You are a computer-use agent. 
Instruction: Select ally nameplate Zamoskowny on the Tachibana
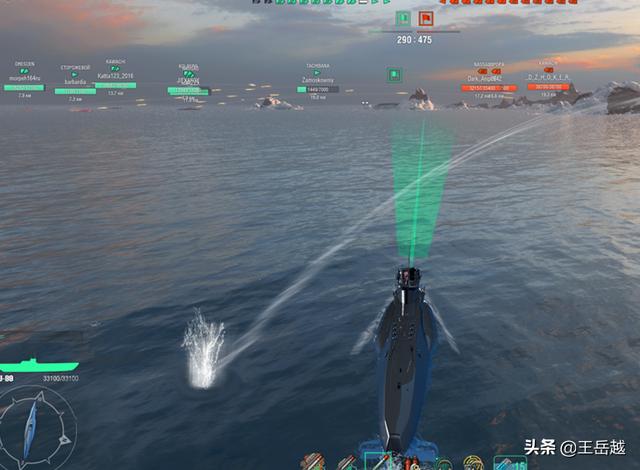click(317, 81)
